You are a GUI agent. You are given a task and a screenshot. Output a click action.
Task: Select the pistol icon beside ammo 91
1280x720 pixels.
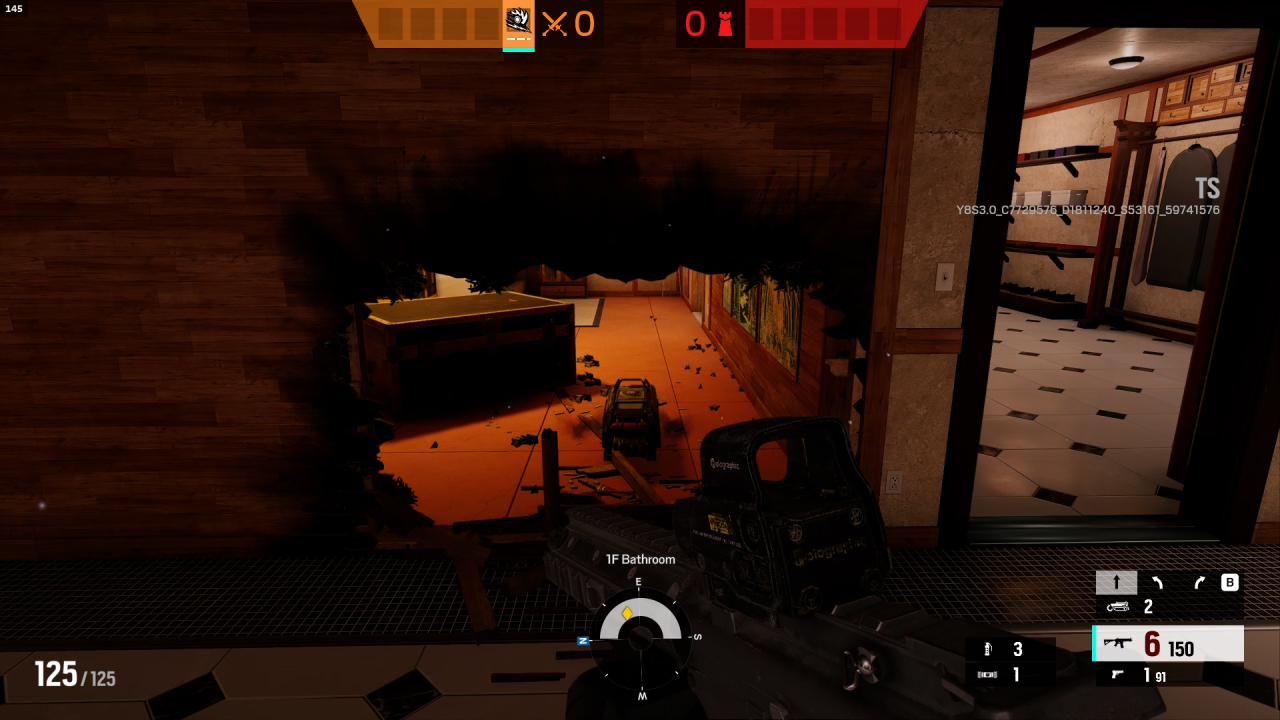pyautogui.click(x=1116, y=674)
